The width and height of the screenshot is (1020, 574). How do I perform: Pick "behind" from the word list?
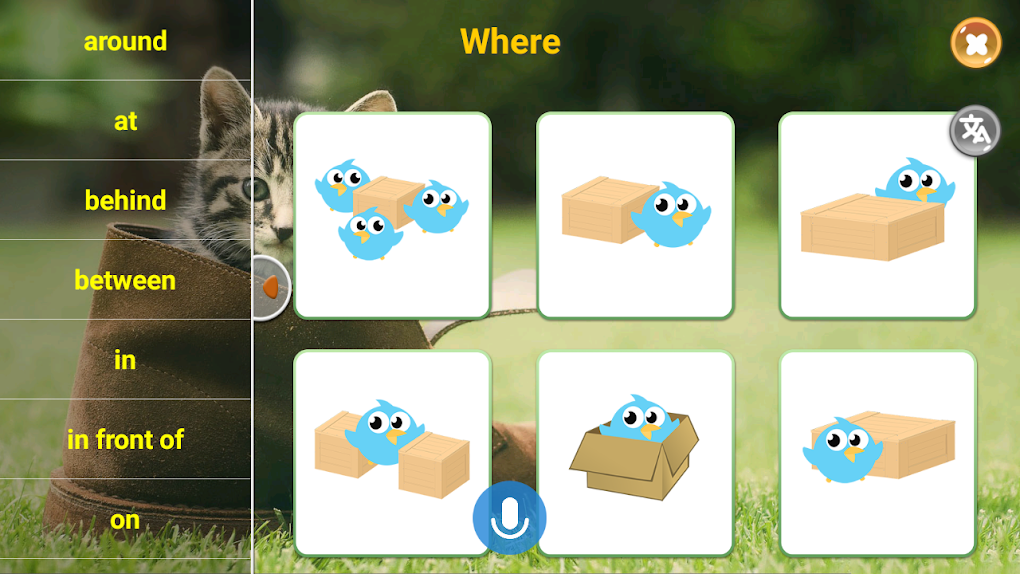[x=125, y=200]
